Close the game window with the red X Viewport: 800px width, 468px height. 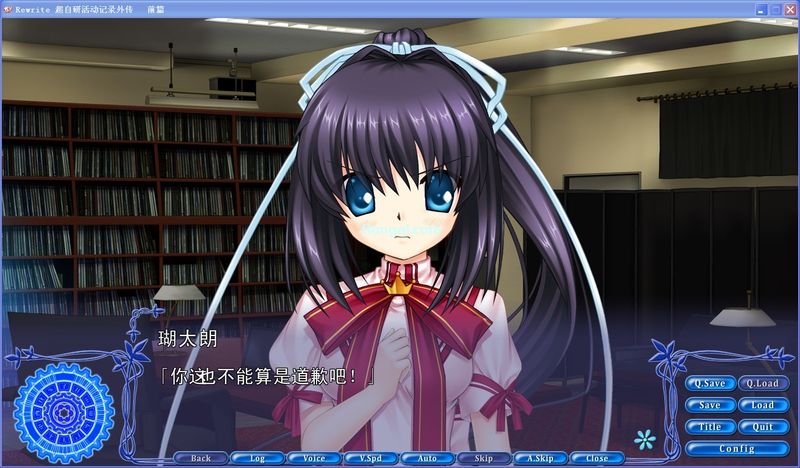pyautogui.click(x=789, y=8)
